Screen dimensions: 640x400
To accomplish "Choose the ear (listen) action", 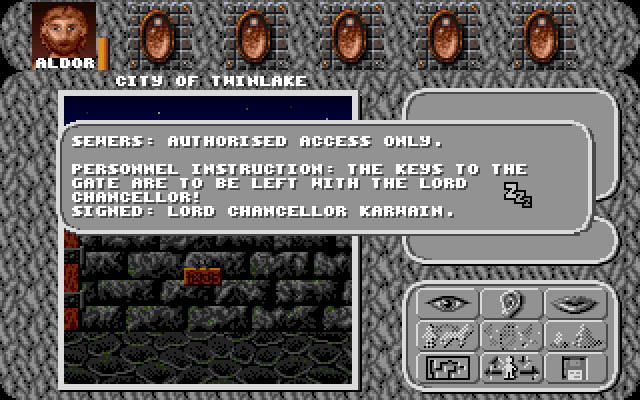I will pos(509,304).
